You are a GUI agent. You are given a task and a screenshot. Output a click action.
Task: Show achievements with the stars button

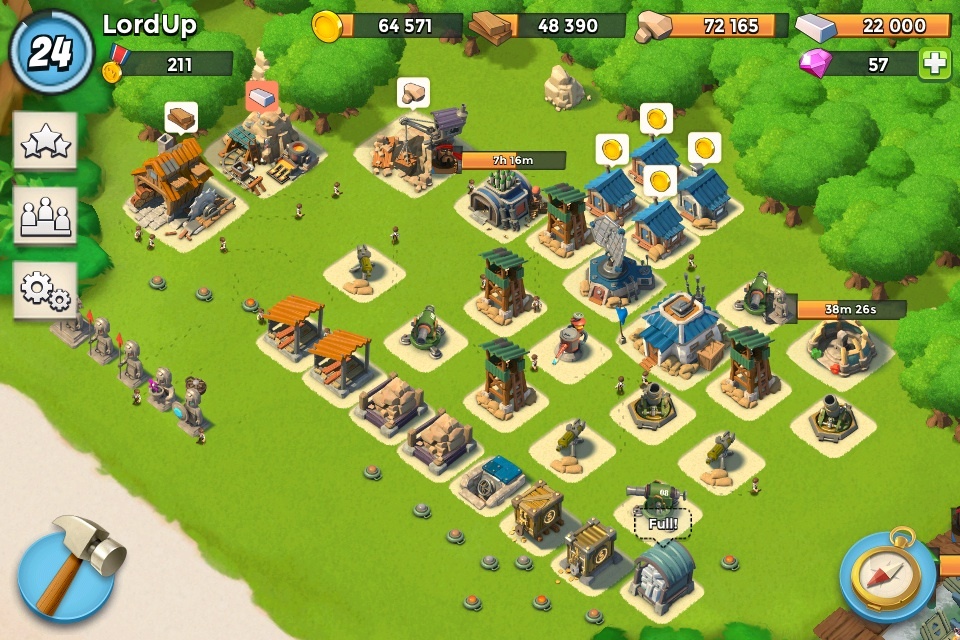45,143
